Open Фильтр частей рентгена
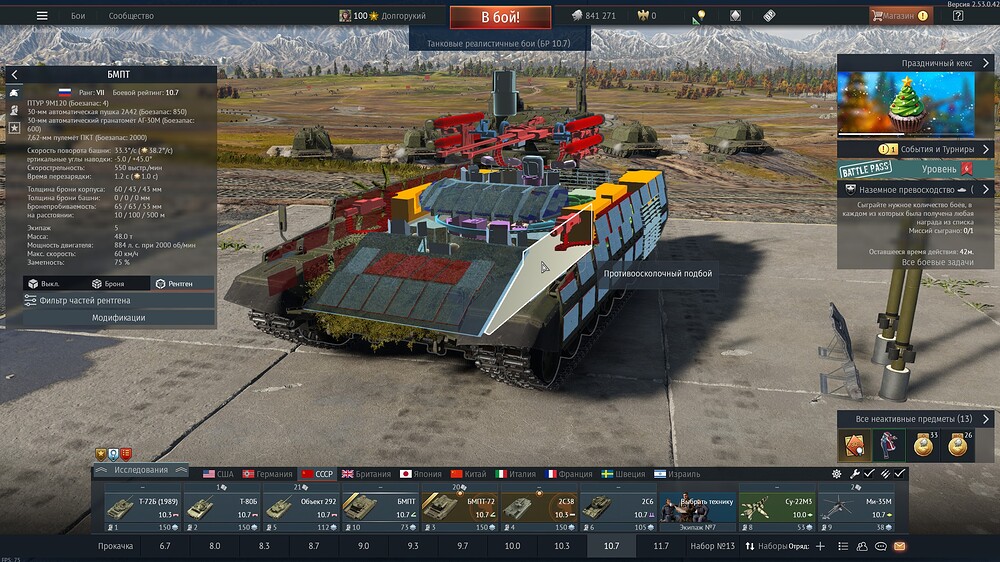The width and height of the screenshot is (1000, 562). [x=110, y=300]
